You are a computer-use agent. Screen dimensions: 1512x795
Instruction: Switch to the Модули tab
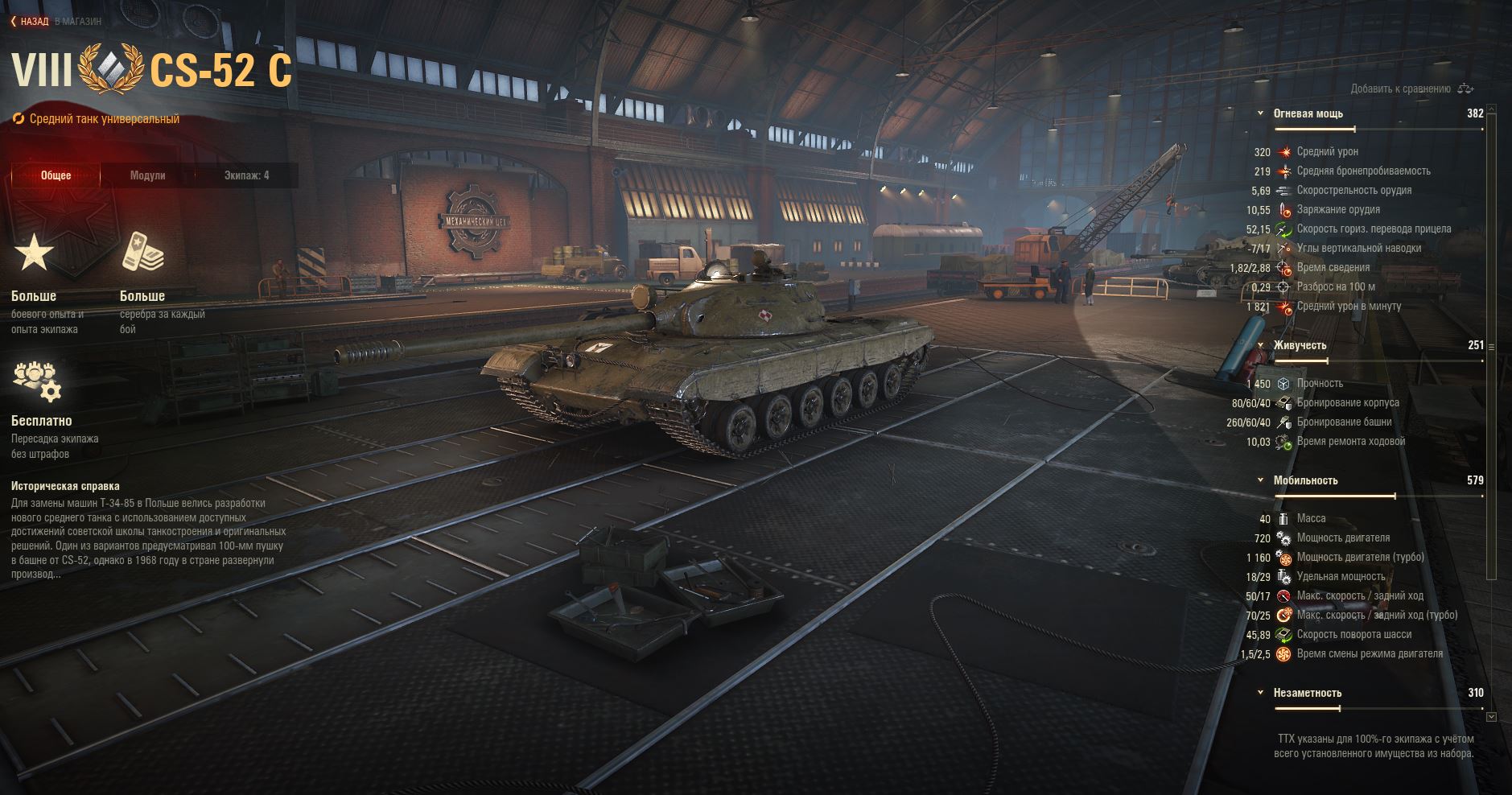point(147,175)
